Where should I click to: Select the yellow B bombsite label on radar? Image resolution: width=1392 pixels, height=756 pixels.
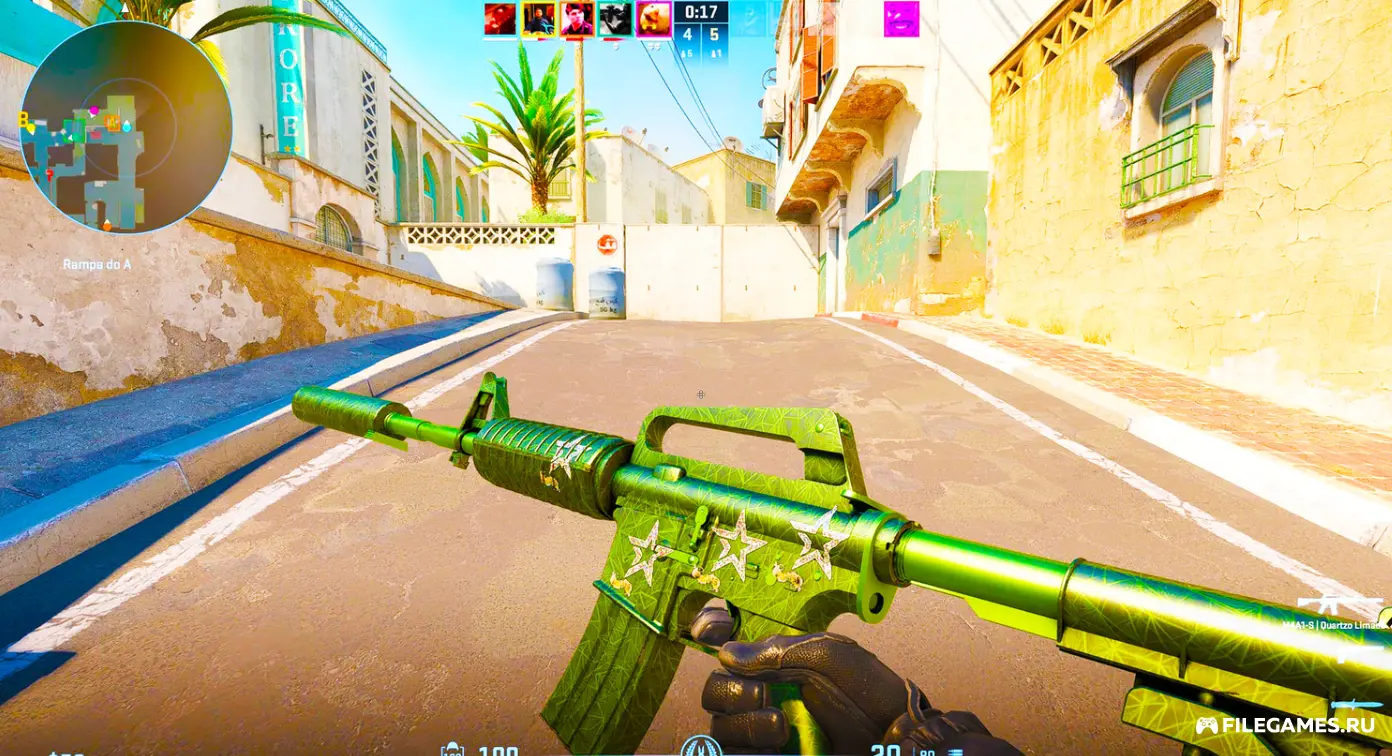23,119
